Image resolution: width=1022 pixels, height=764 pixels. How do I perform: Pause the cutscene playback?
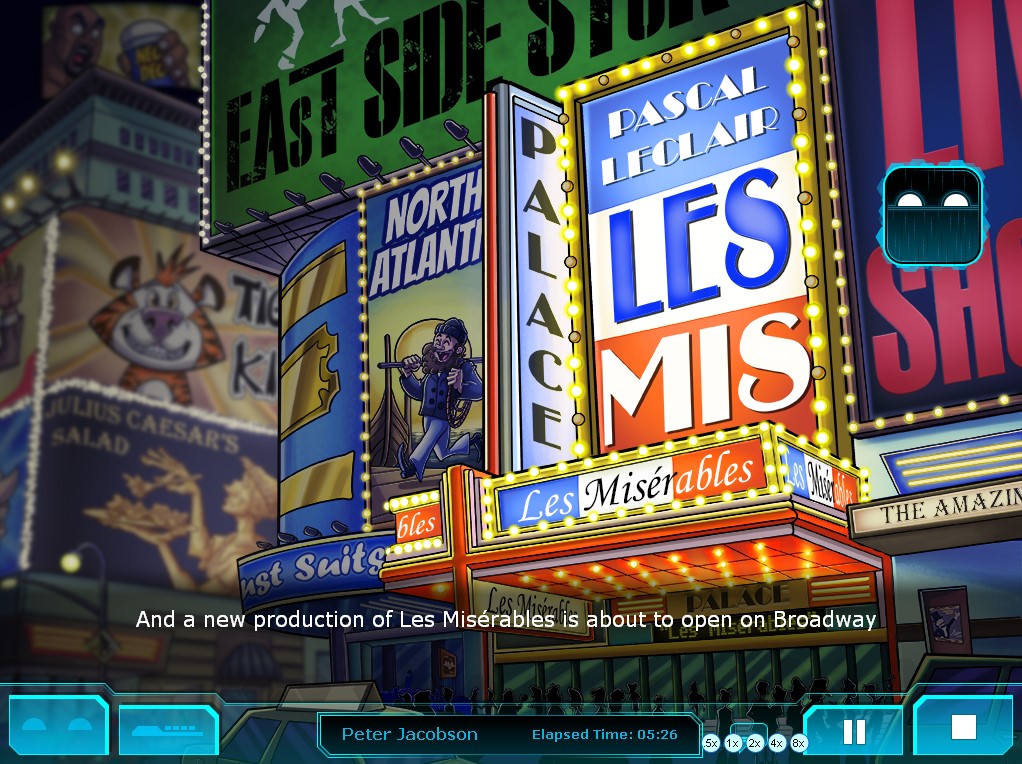pyautogui.click(x=854, y=731)
